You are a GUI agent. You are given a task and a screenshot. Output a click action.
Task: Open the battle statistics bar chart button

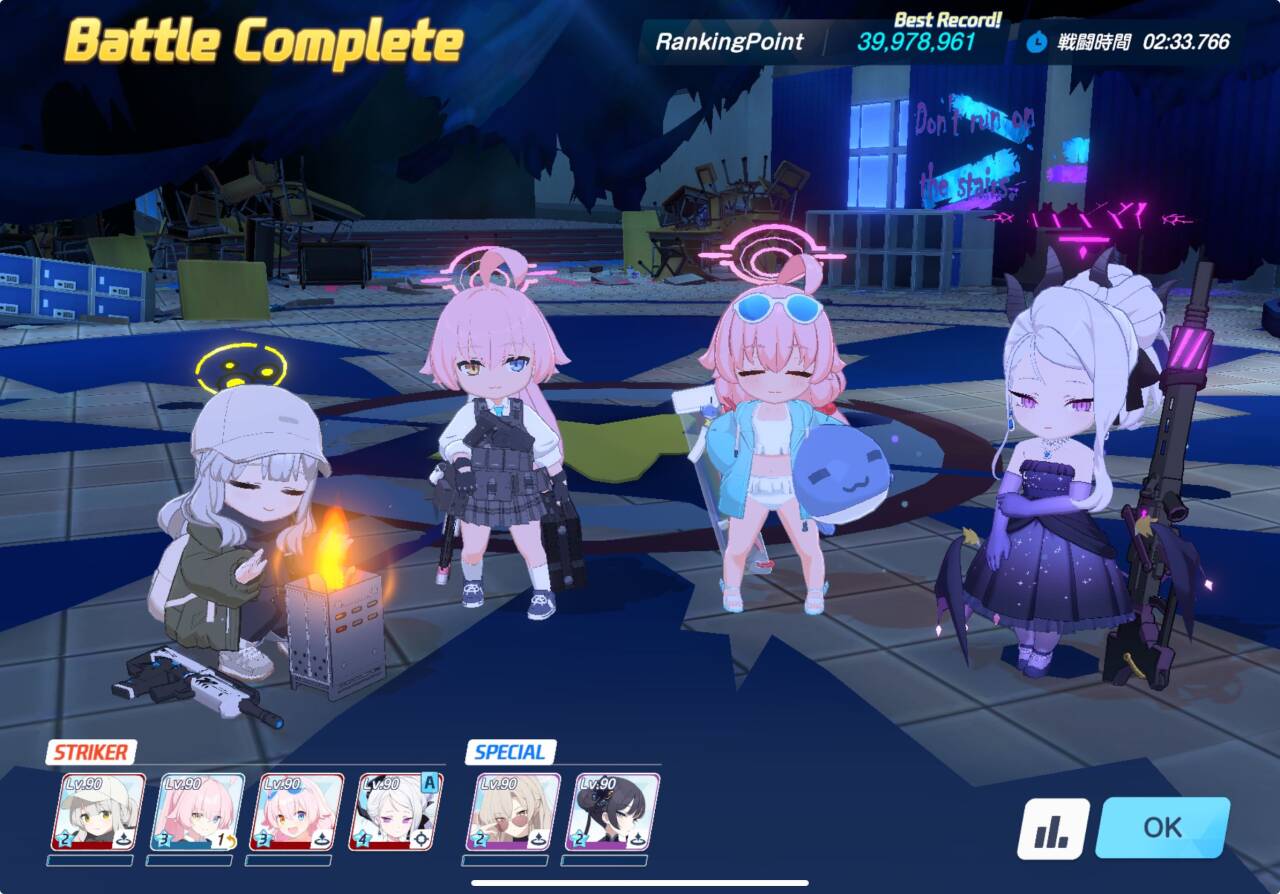pos(1053,829)
